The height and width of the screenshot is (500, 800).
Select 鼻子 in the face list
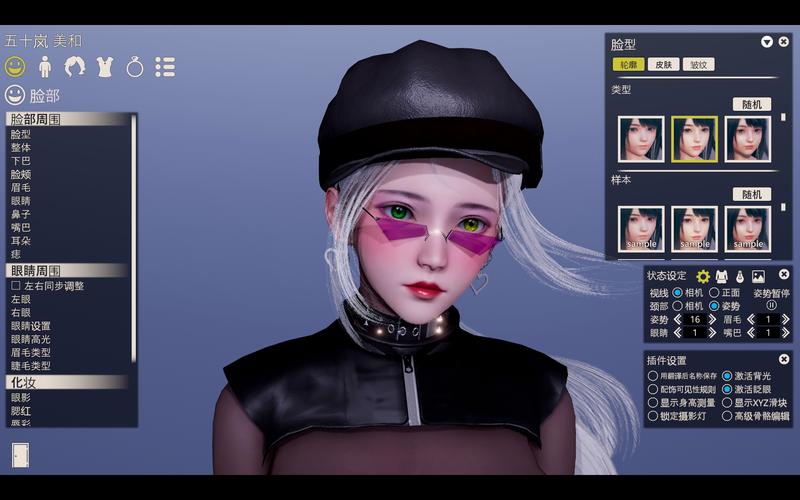(21, 214)
